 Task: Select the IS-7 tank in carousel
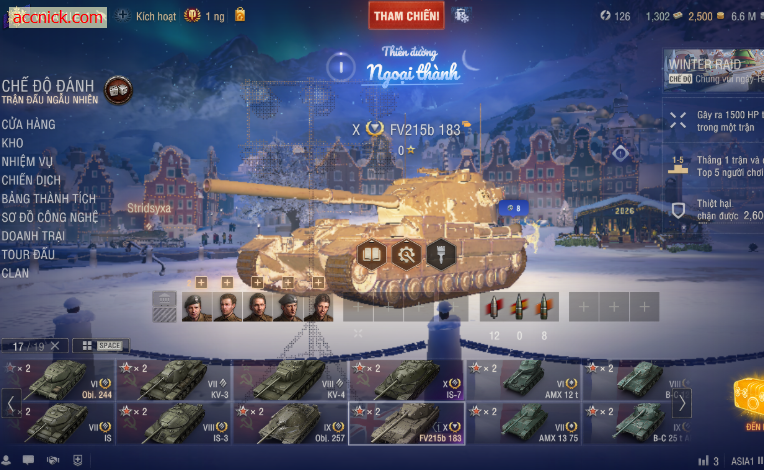click(407, 380)
